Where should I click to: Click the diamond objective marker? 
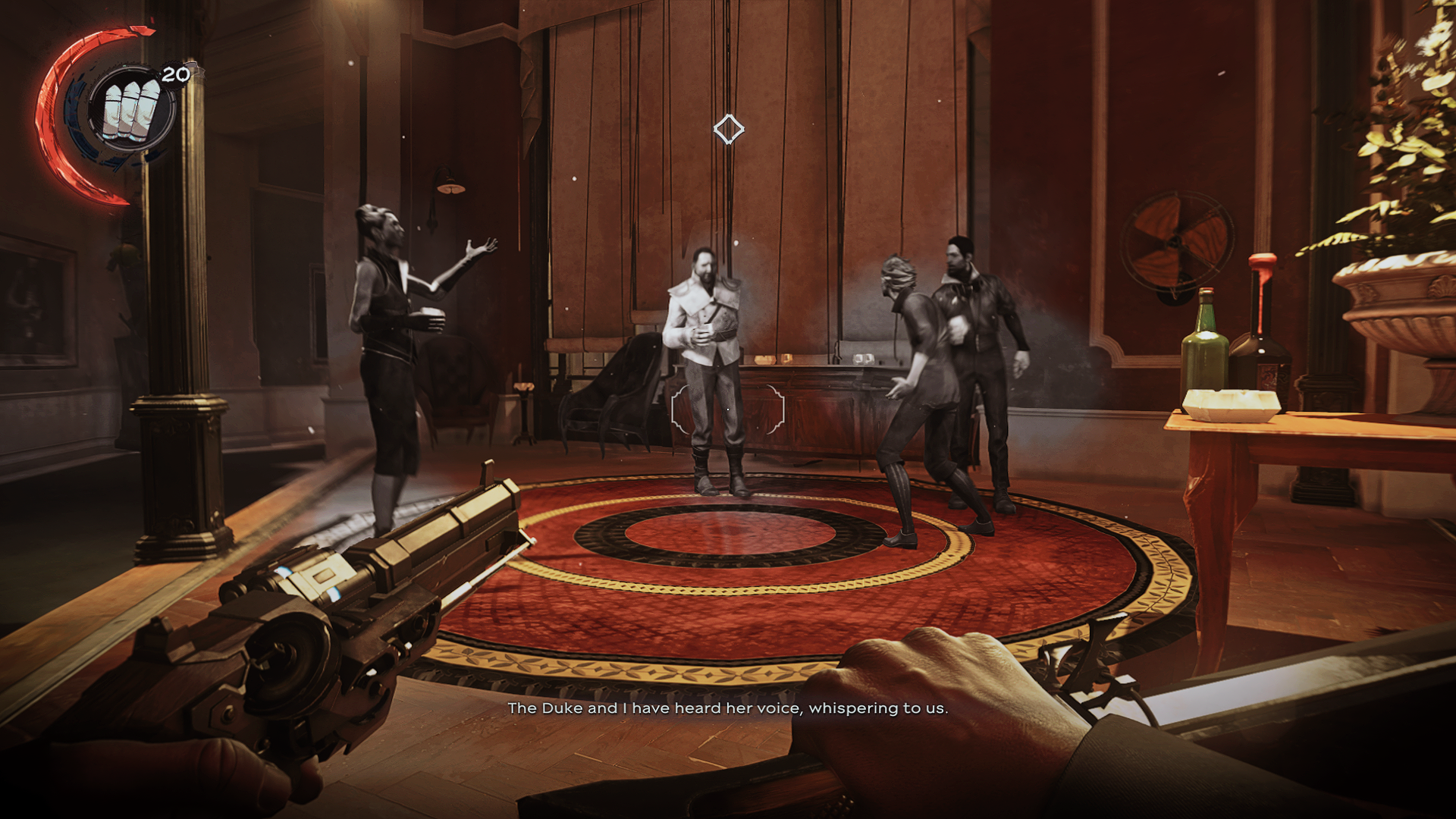coord(728,130)
